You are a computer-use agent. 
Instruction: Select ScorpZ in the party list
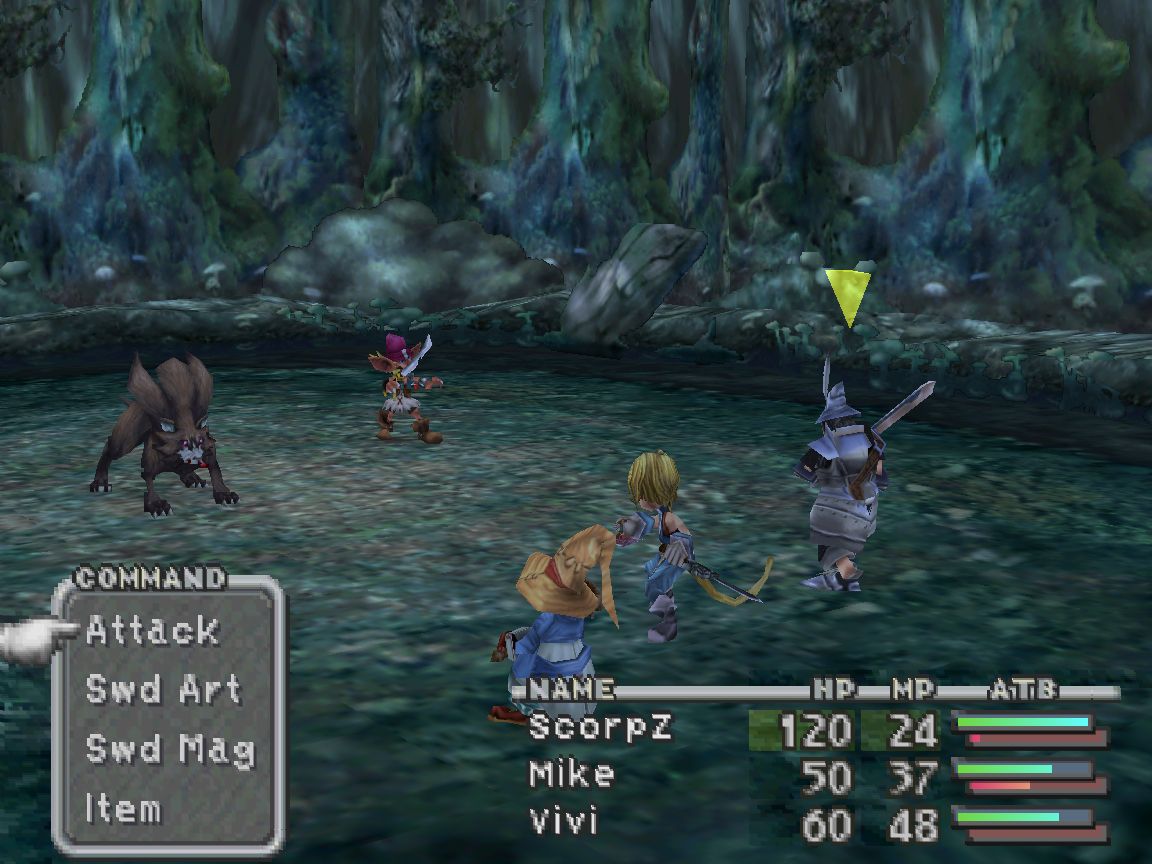[x=600, y=727]
